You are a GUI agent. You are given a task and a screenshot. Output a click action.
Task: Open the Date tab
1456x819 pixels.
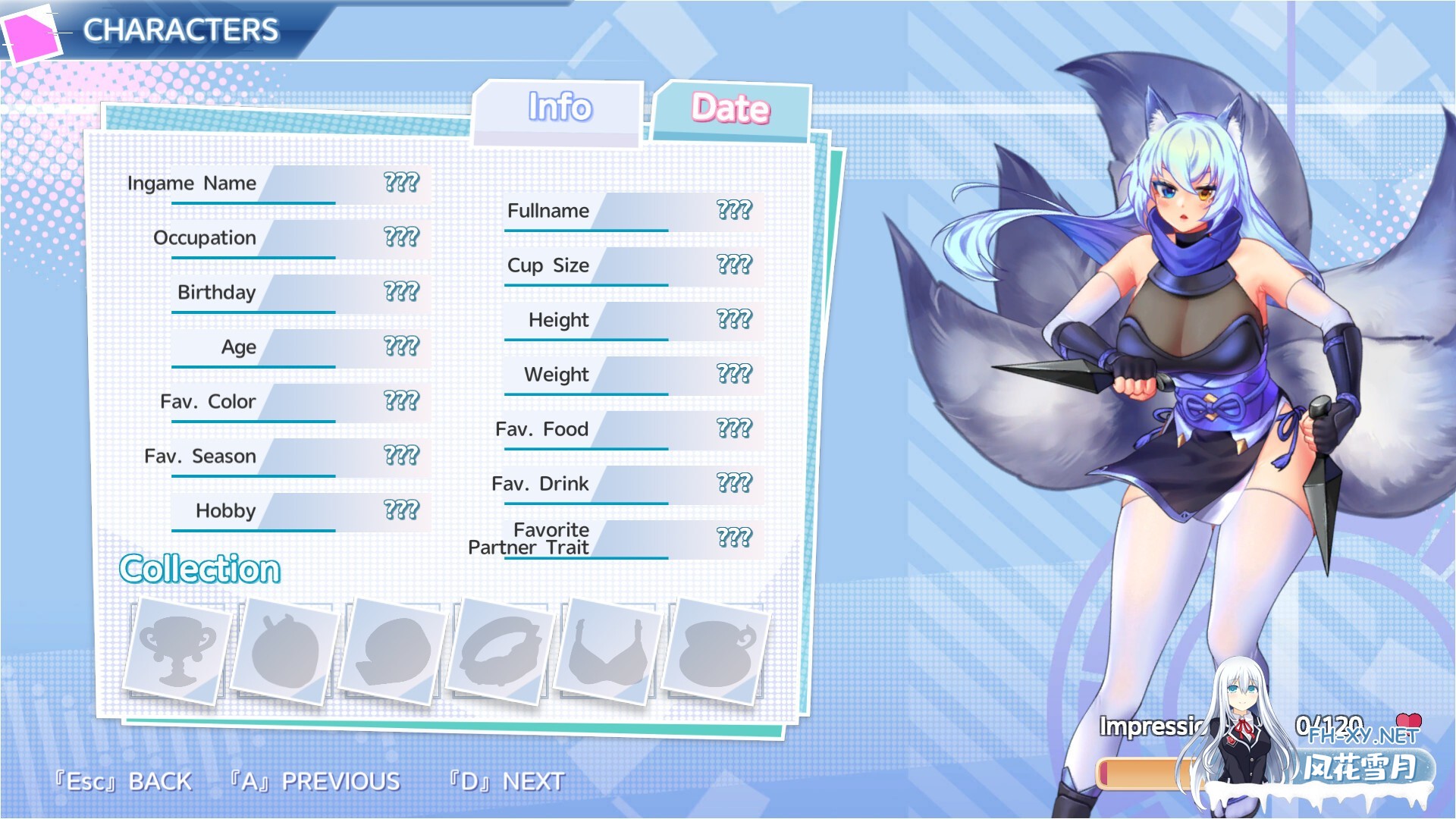(730, 110)
